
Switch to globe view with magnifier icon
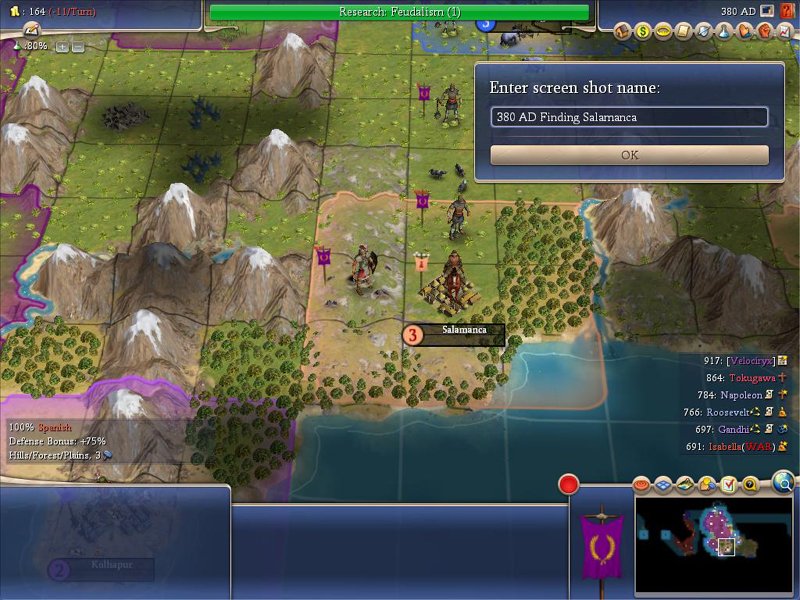click(x=784, y=483)
